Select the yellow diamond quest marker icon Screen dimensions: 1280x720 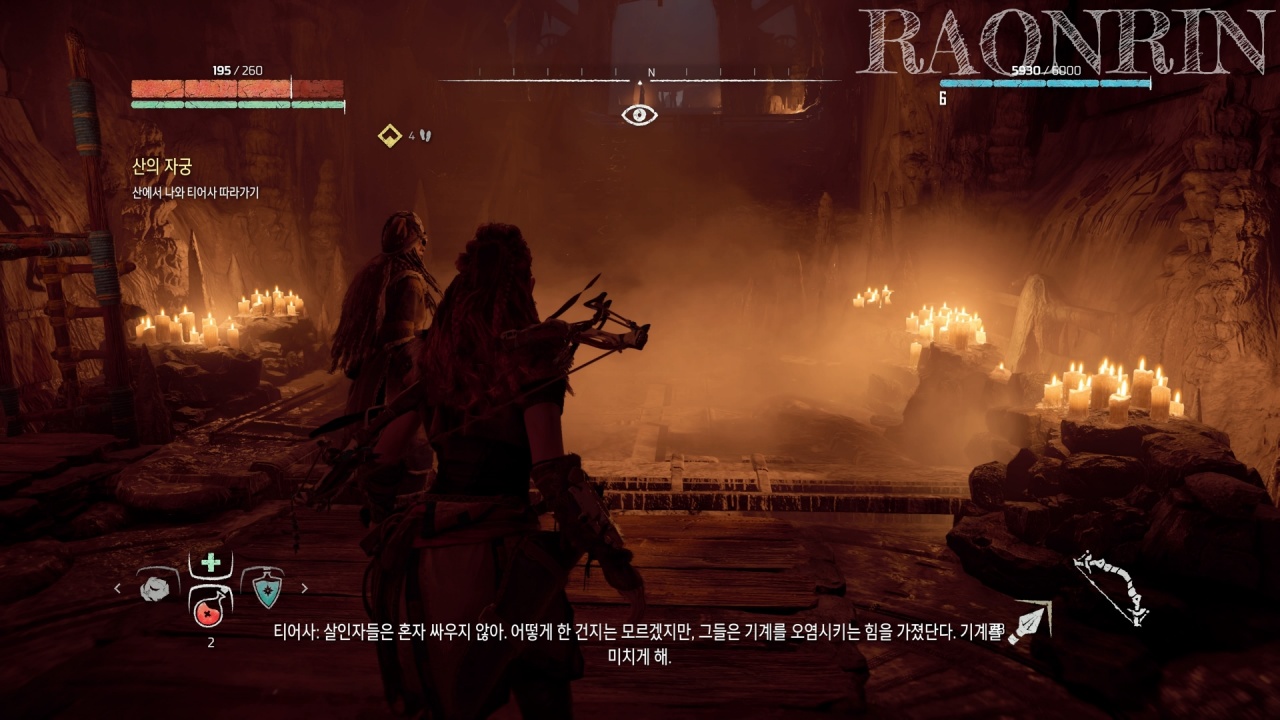(390, 136)
